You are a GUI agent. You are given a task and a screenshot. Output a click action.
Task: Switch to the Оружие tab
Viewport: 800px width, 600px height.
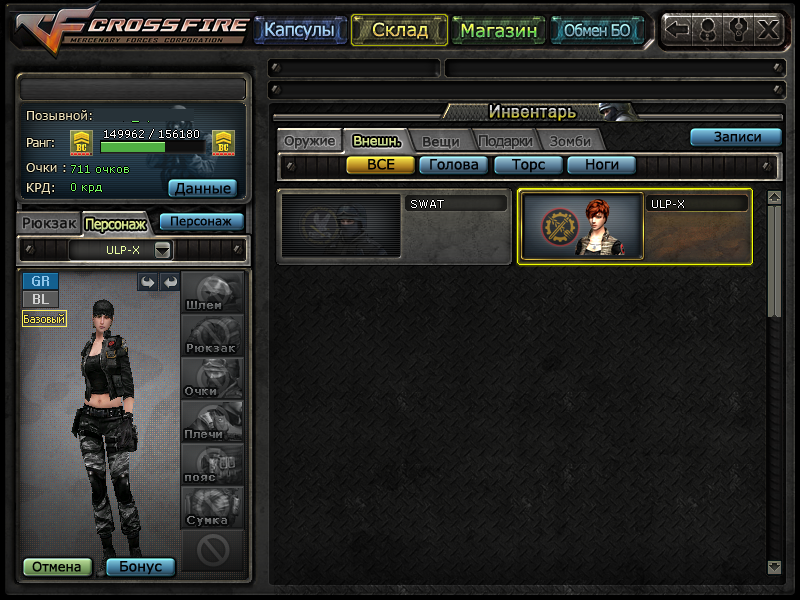click(x=309, y=141)
